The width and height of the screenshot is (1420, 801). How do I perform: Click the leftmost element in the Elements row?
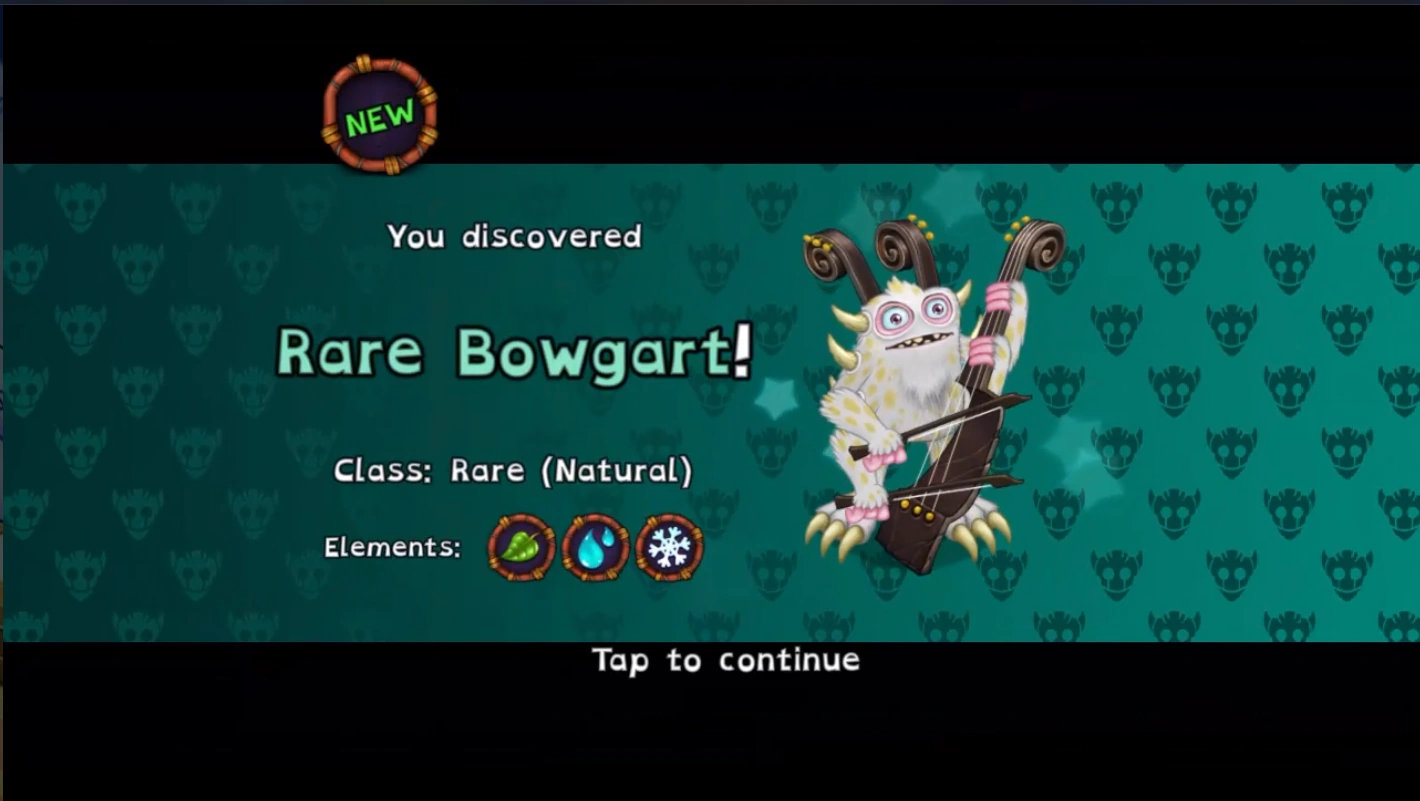[x=519, y=548]
